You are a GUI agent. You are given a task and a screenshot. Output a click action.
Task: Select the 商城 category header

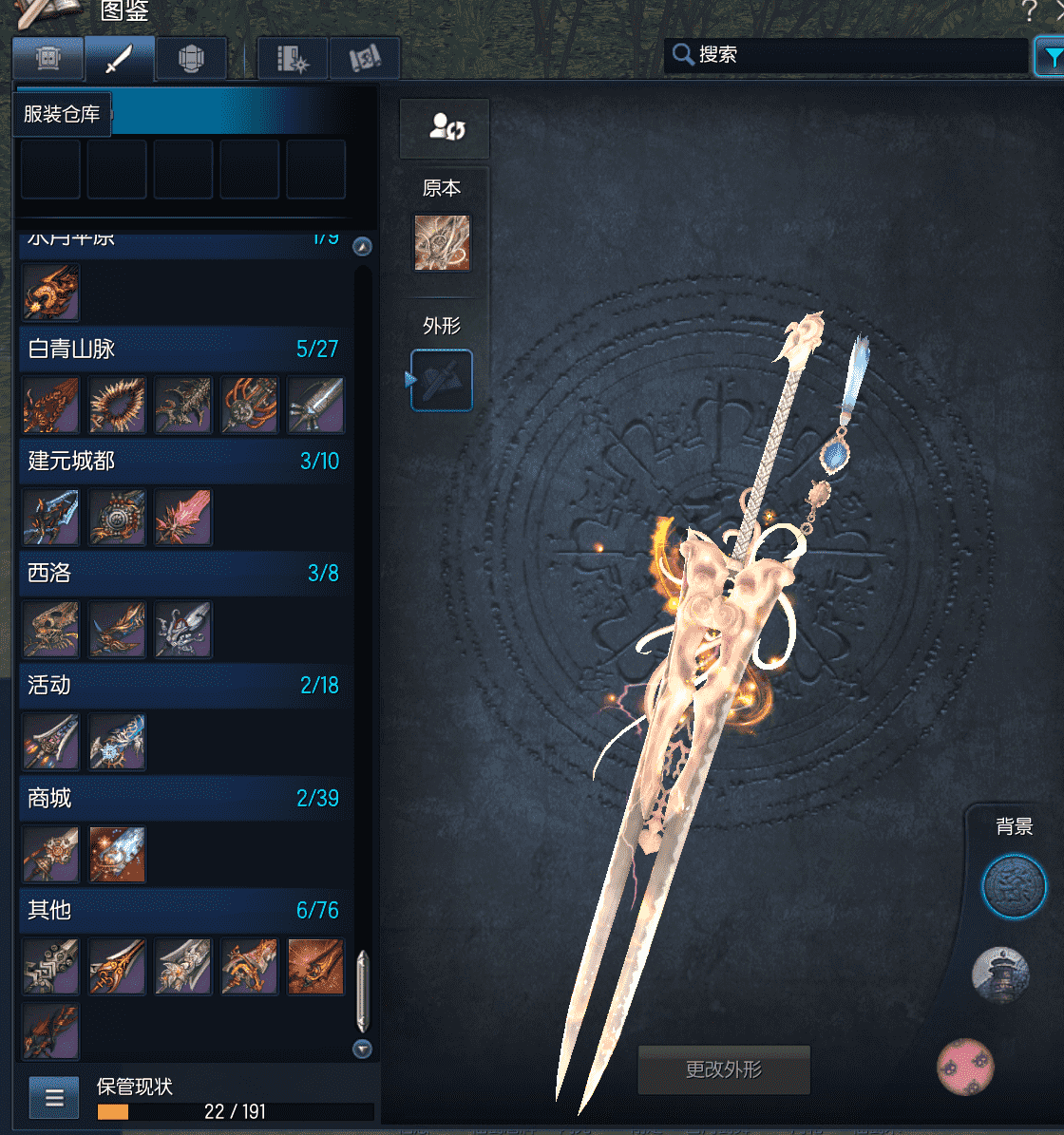182,798
